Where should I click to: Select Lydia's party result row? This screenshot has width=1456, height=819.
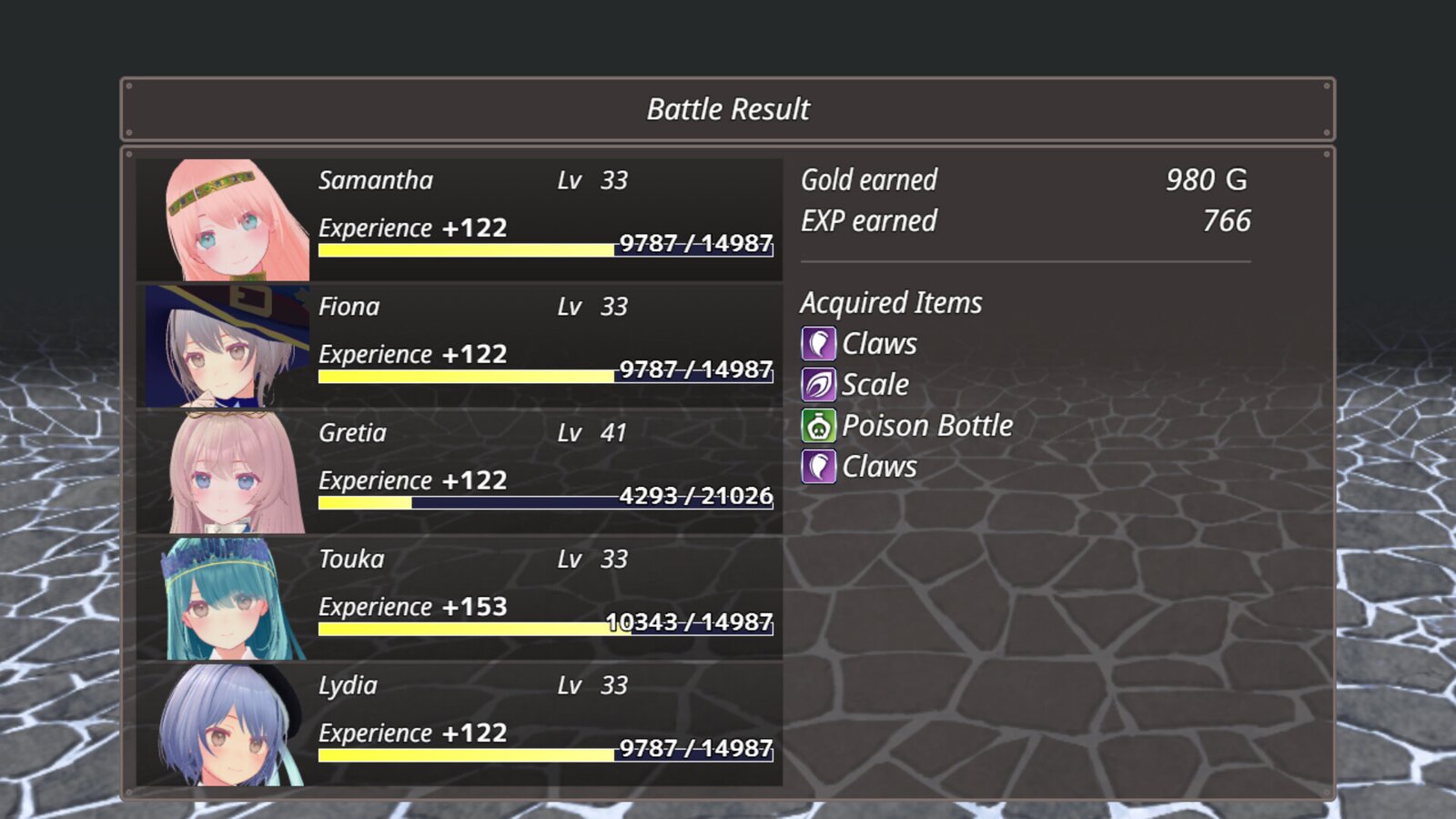460,725
